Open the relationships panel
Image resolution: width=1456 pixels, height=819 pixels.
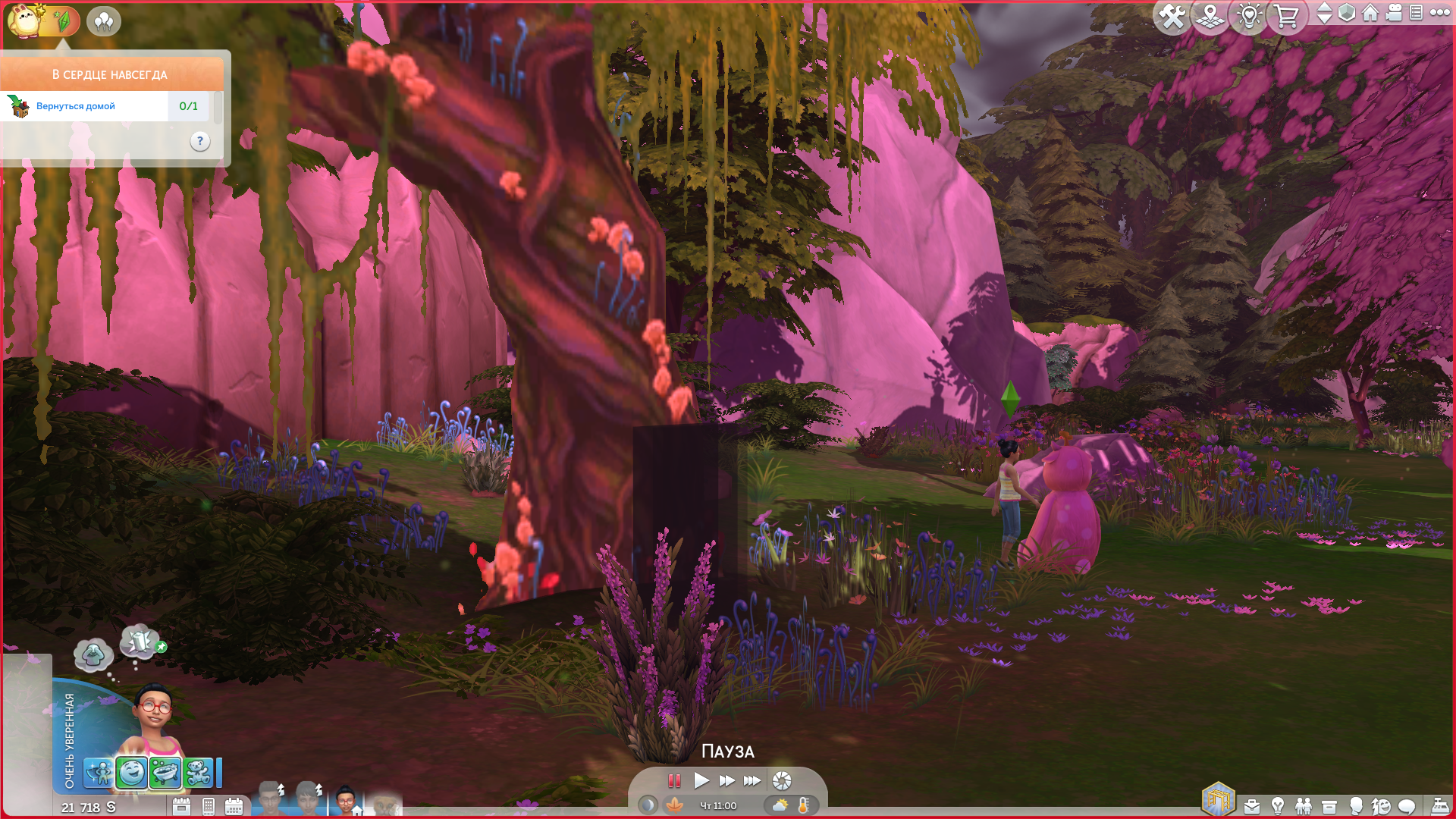click(x=1304, y=806)
